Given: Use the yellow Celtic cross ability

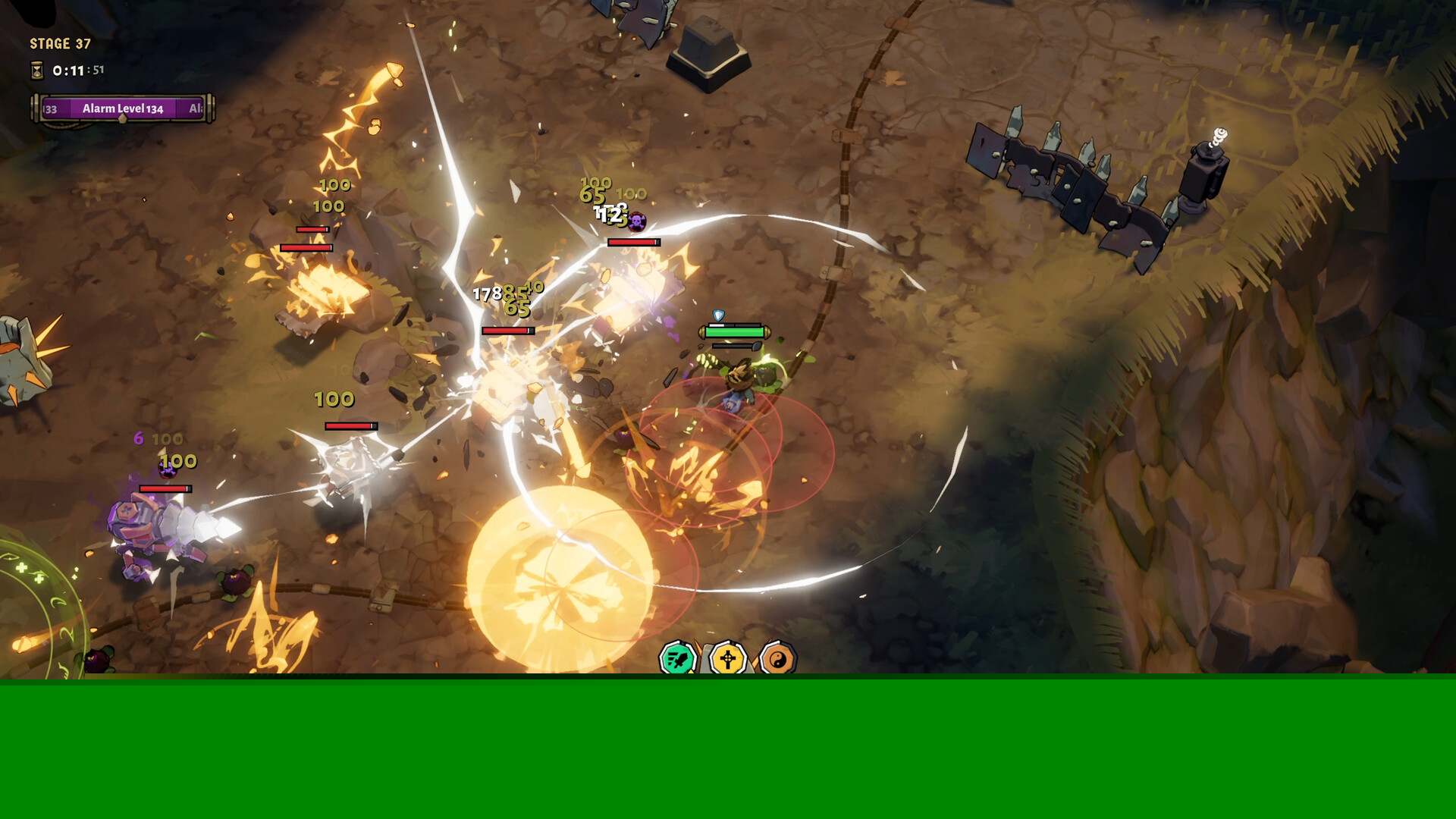Looking at the screenshot, I should (x=727, y=658).
